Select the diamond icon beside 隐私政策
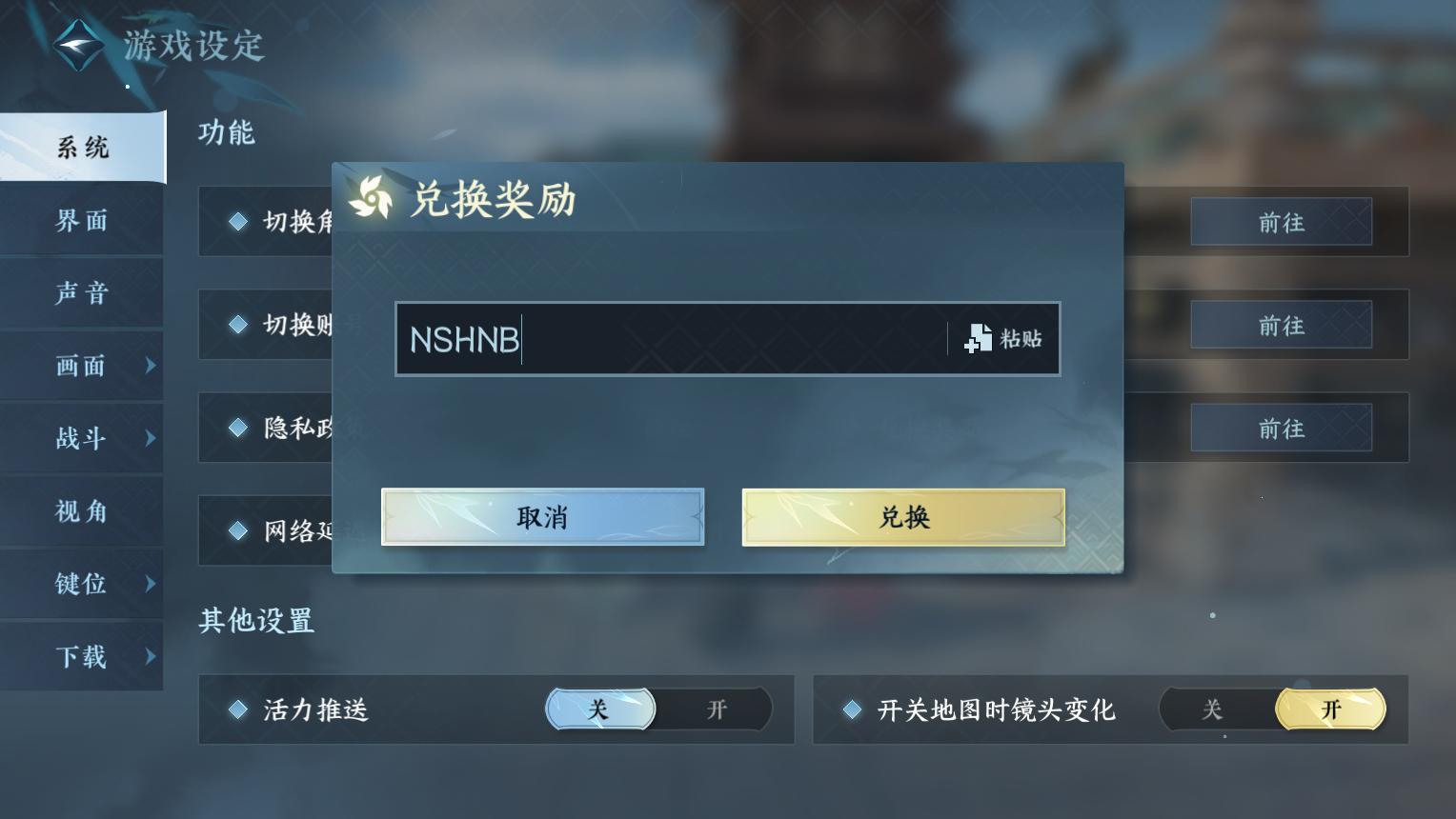The height and width of the screenshot is (819, 1456). tap(238, 428)
